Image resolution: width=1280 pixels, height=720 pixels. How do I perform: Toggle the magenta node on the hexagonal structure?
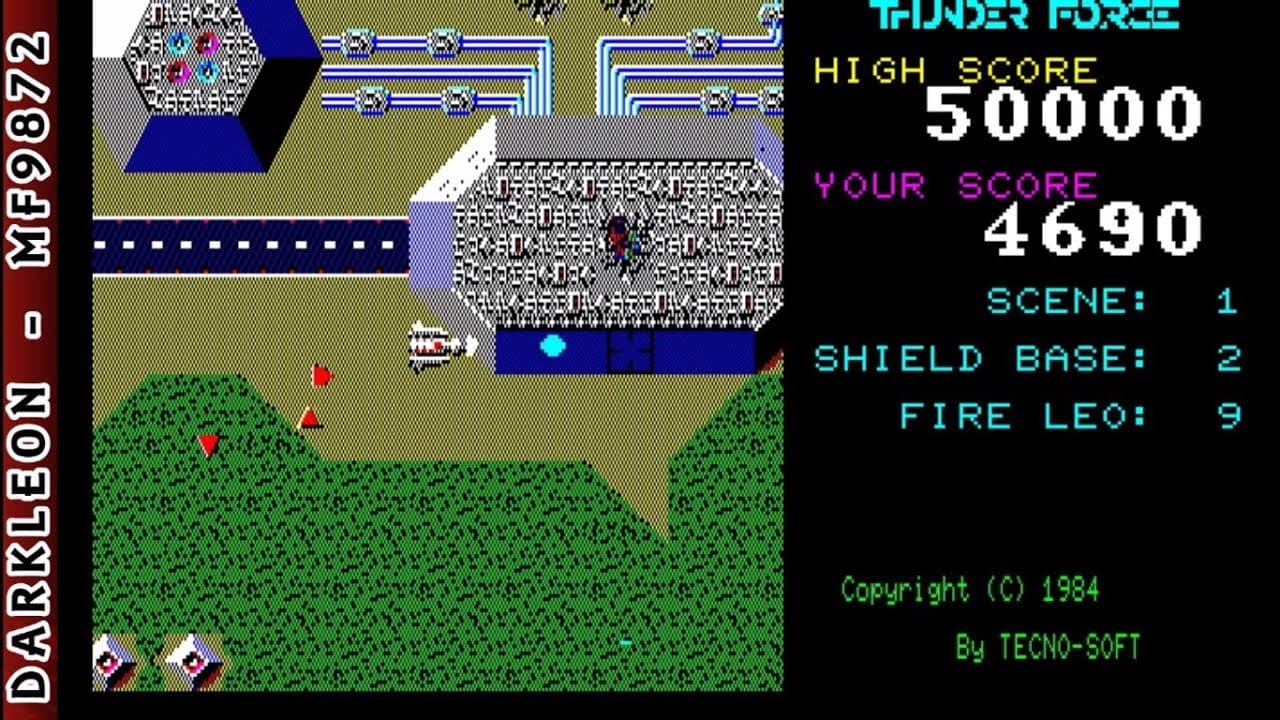(207, 43)
